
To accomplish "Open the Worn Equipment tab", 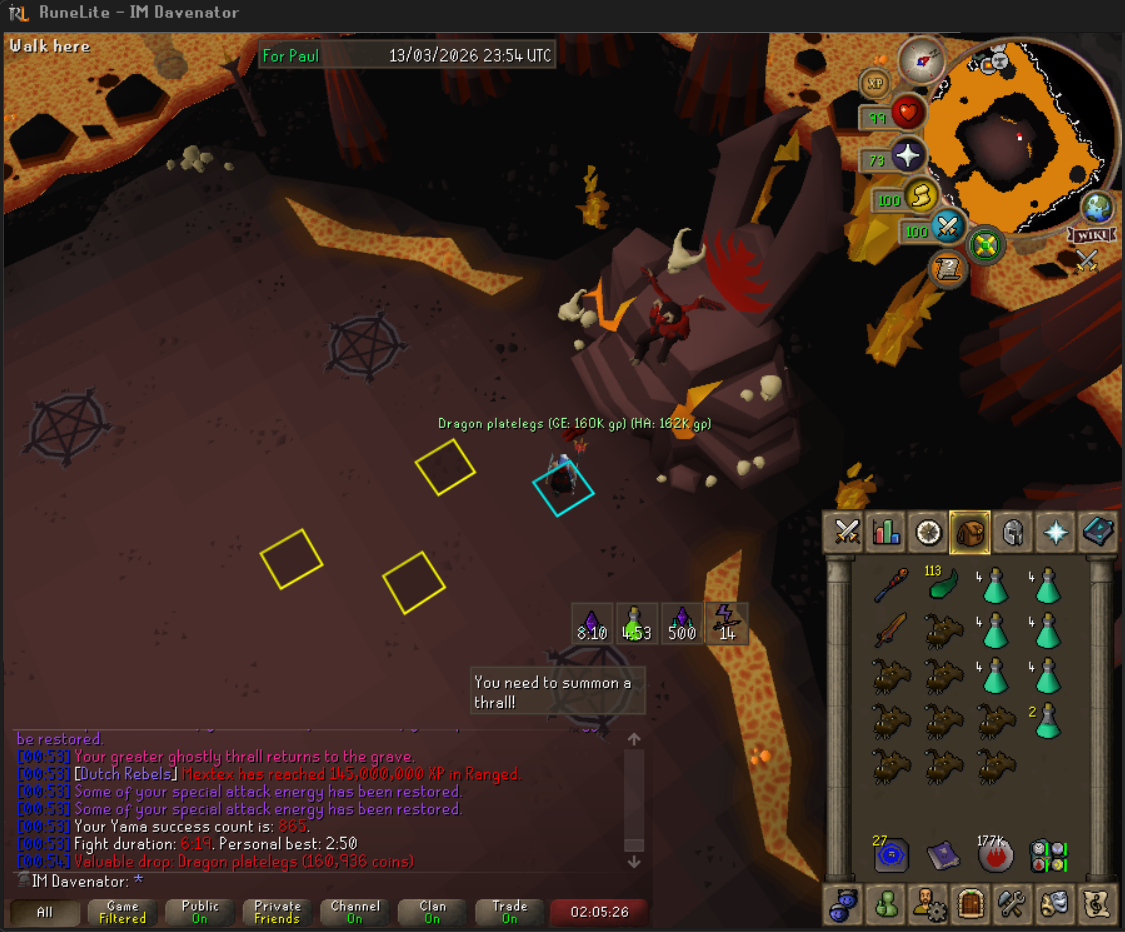I will click(x=1012, y=532).
